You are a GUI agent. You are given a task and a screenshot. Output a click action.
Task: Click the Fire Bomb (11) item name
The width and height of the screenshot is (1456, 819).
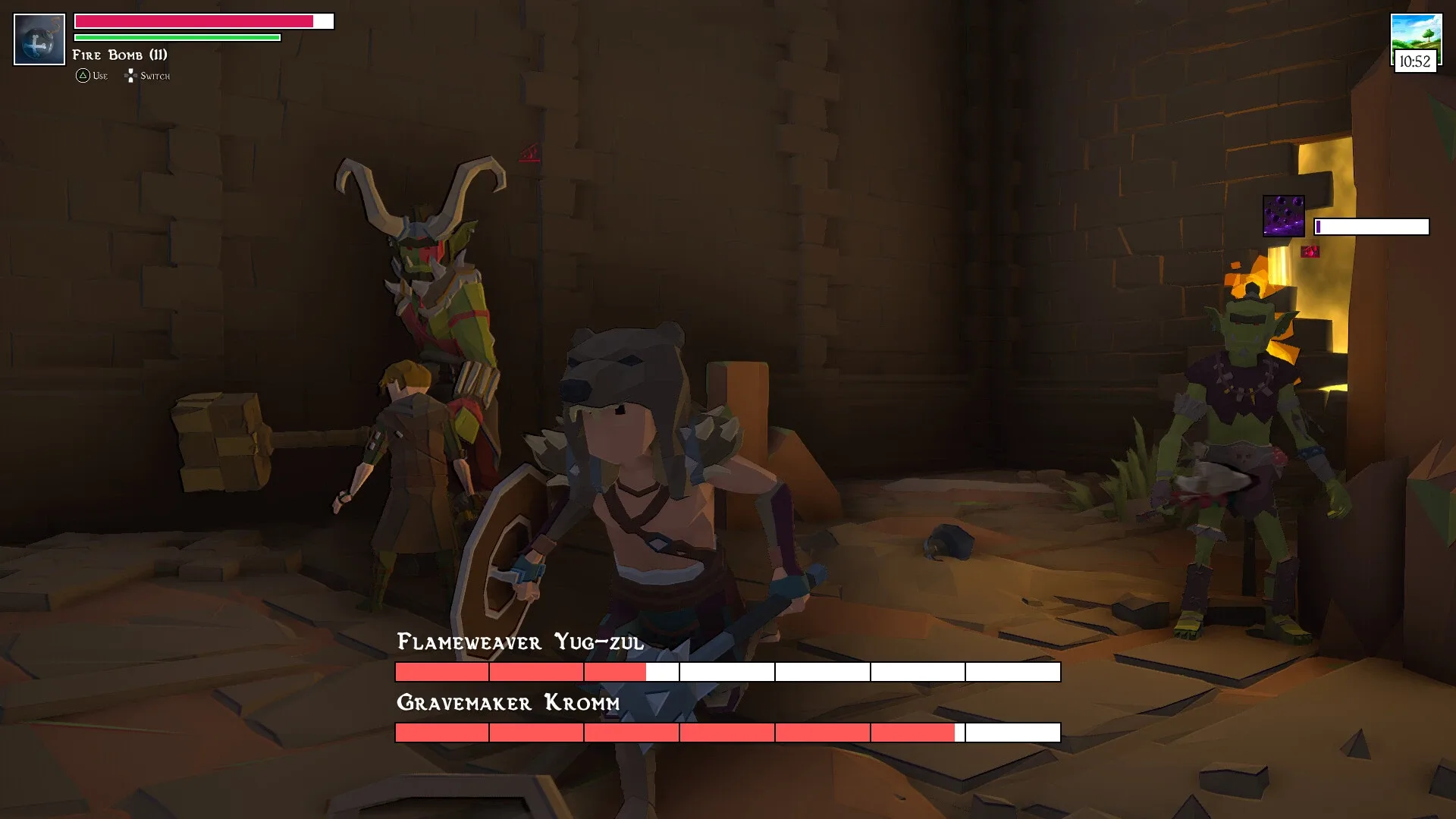pyautogui.click(x=119, y=55)
